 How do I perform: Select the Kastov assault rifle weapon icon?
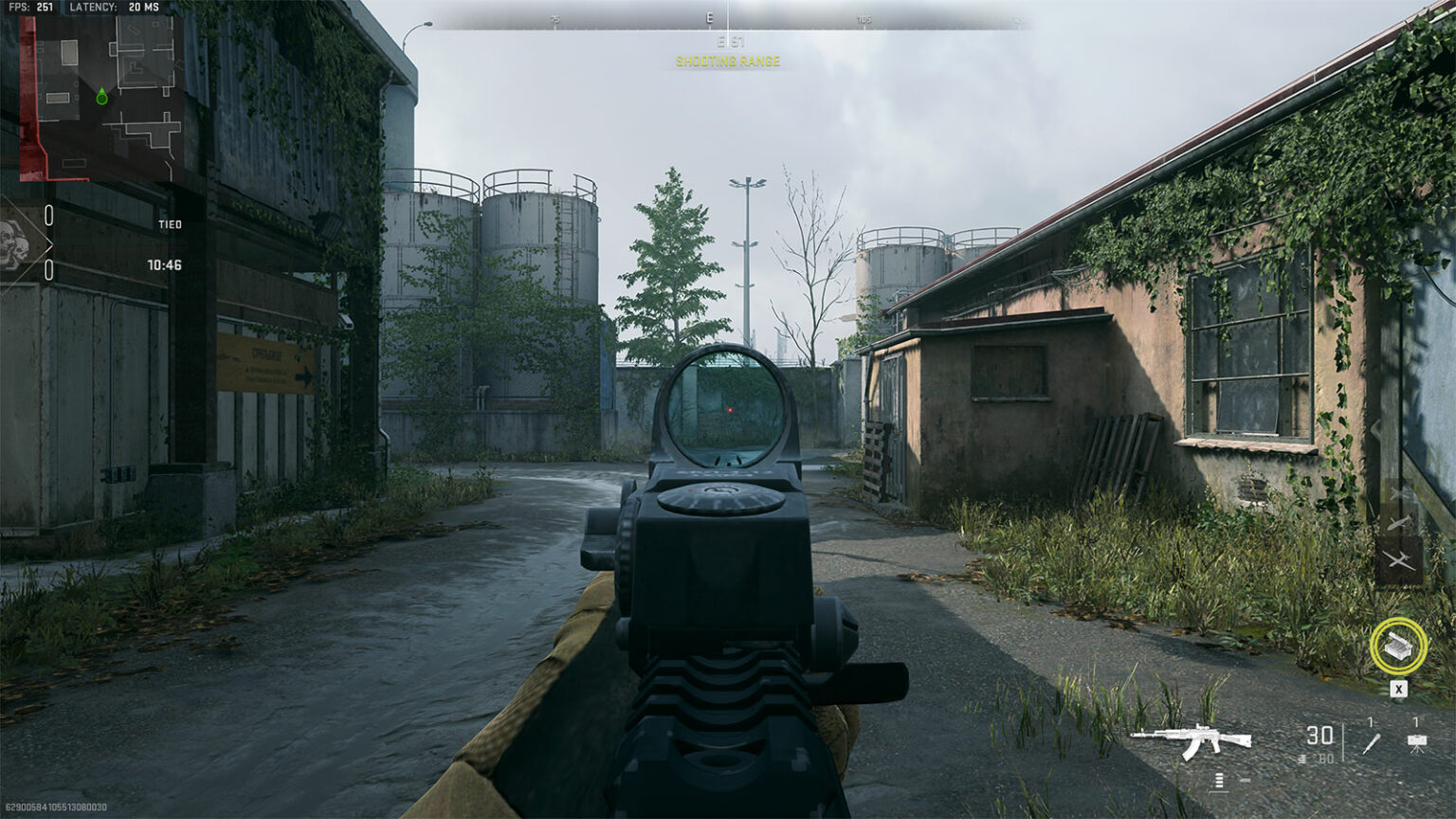[1189, 737]
